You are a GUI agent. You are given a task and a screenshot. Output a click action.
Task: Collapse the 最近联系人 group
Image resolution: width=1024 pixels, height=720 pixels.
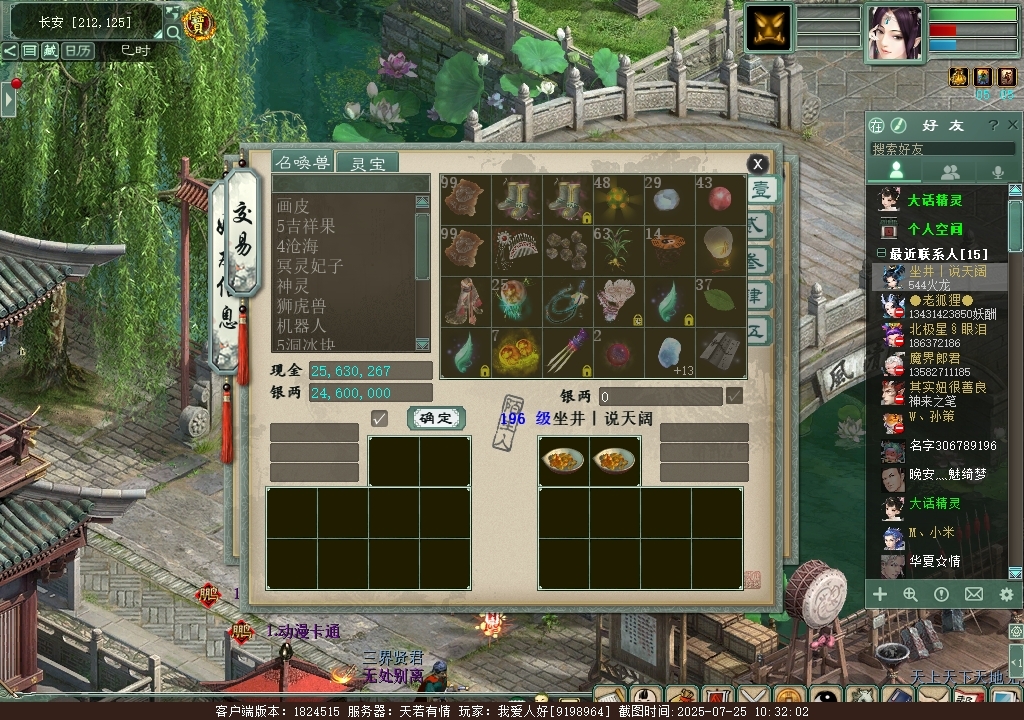tap(882, 254)
